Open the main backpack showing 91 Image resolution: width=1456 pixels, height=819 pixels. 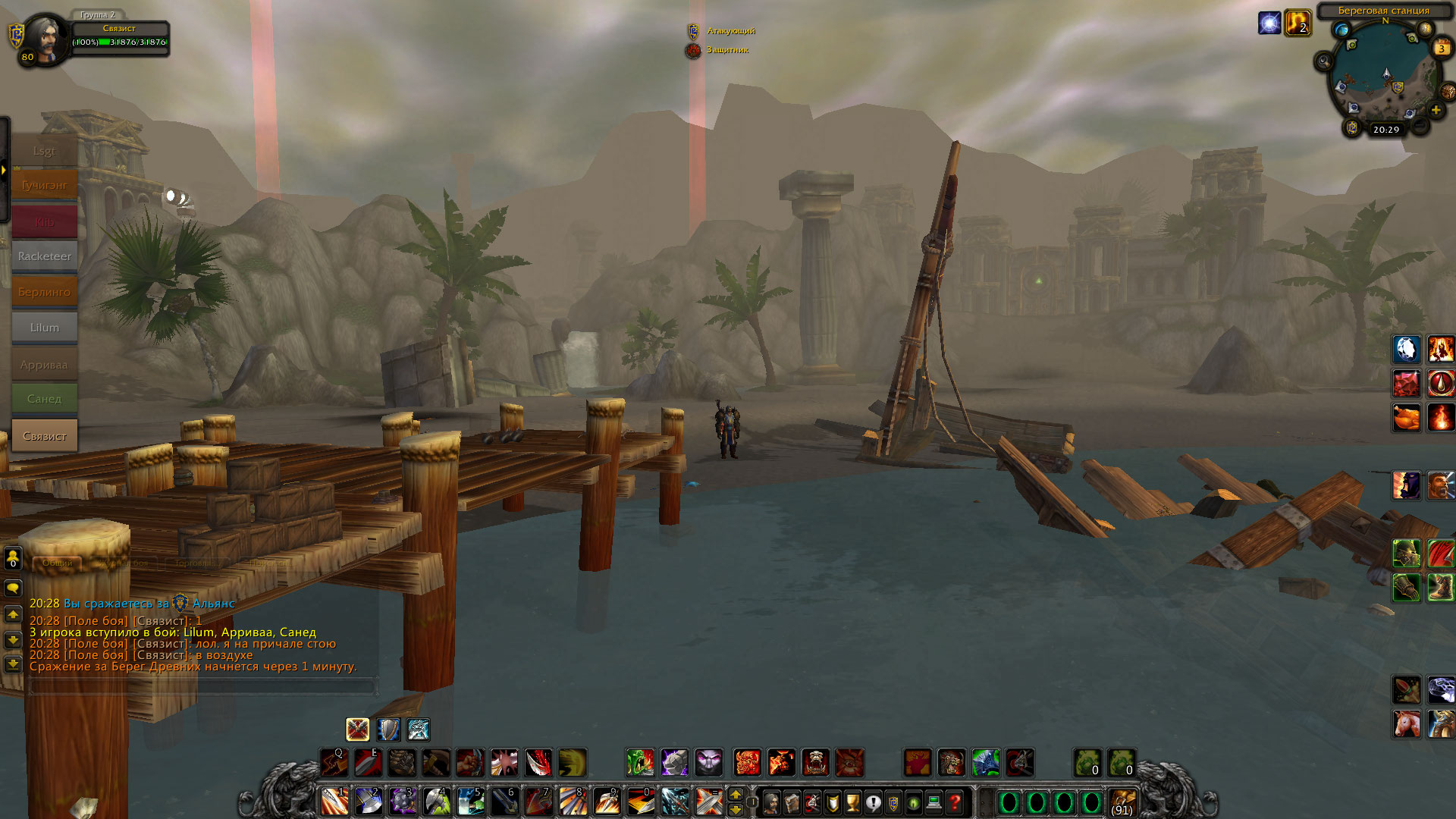pos(1122,802)
